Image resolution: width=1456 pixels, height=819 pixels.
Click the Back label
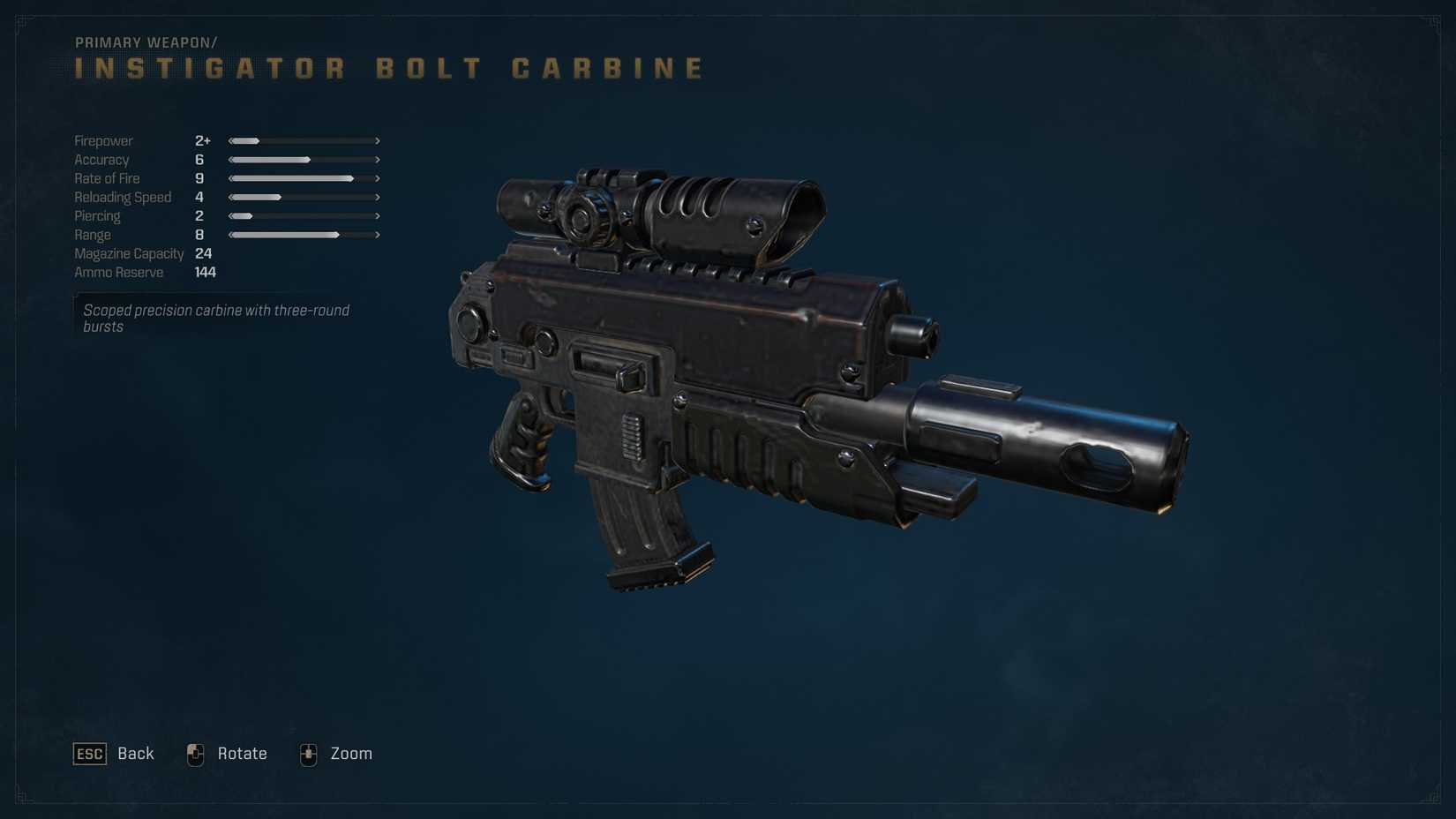[134, 754]
